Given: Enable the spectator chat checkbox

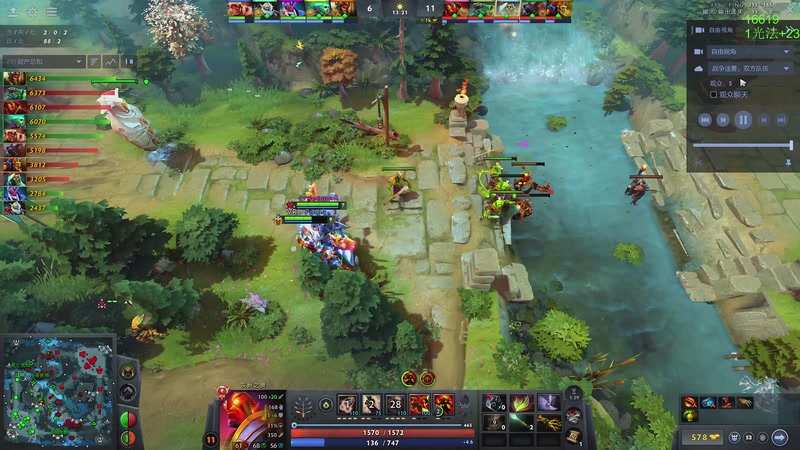Looking at the screenshot, I should 714,95.
